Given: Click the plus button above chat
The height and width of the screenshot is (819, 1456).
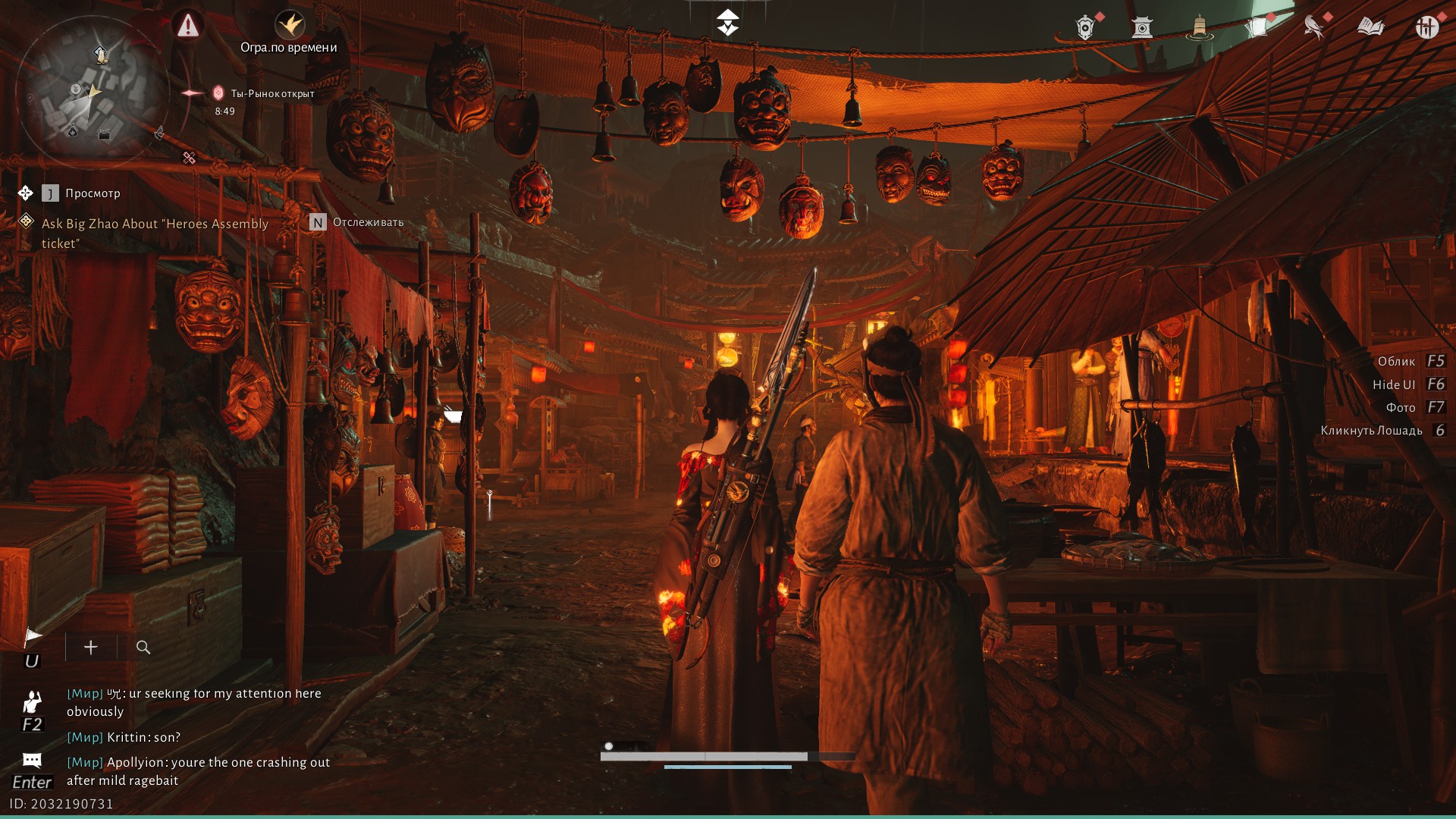Looking at the screenshot, I should [91, 647].
